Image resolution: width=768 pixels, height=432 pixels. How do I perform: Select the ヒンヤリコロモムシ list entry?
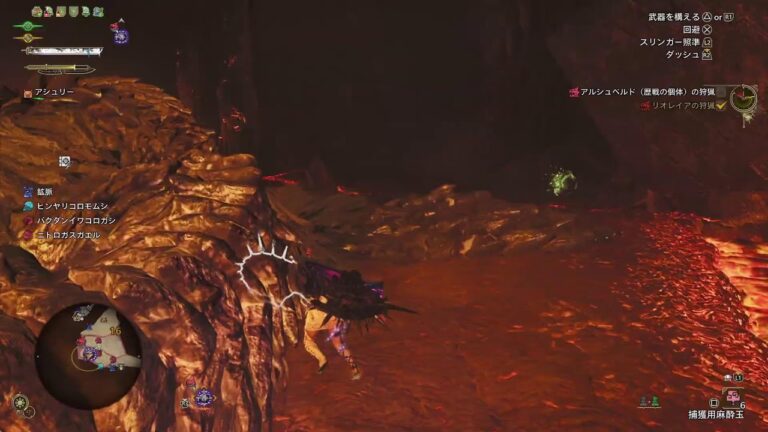point(68,205)
